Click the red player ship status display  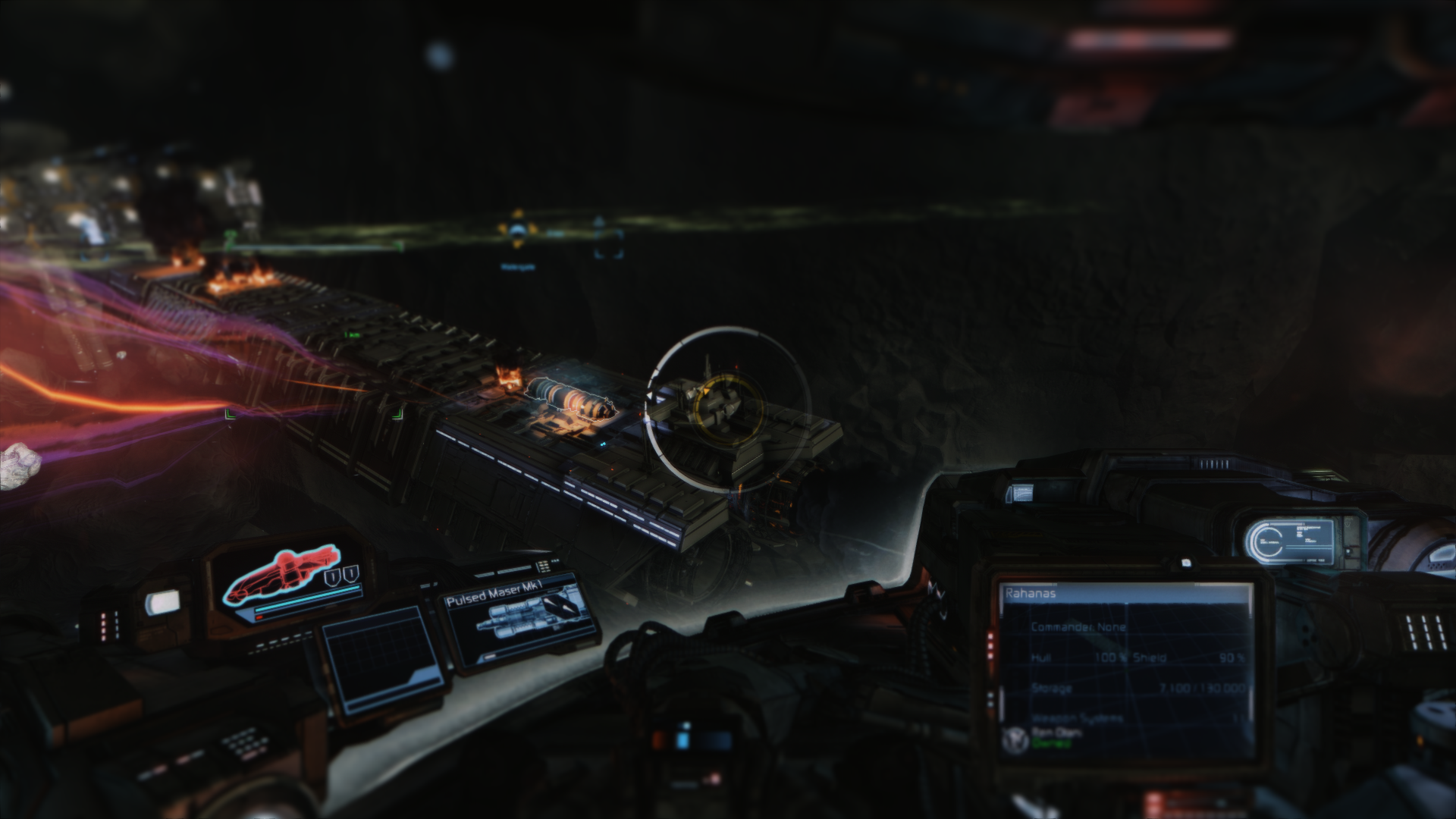tap(284, 579)
